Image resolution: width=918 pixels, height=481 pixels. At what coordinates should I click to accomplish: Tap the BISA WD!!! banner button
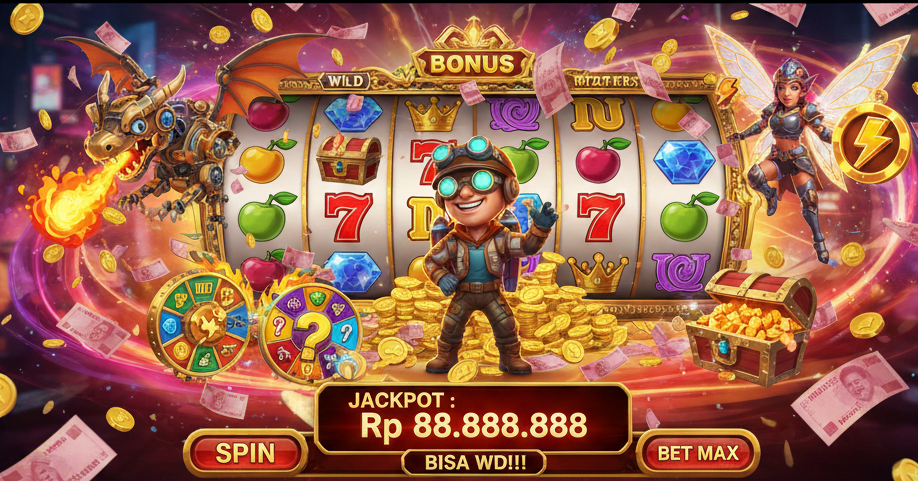pos(471,462)
